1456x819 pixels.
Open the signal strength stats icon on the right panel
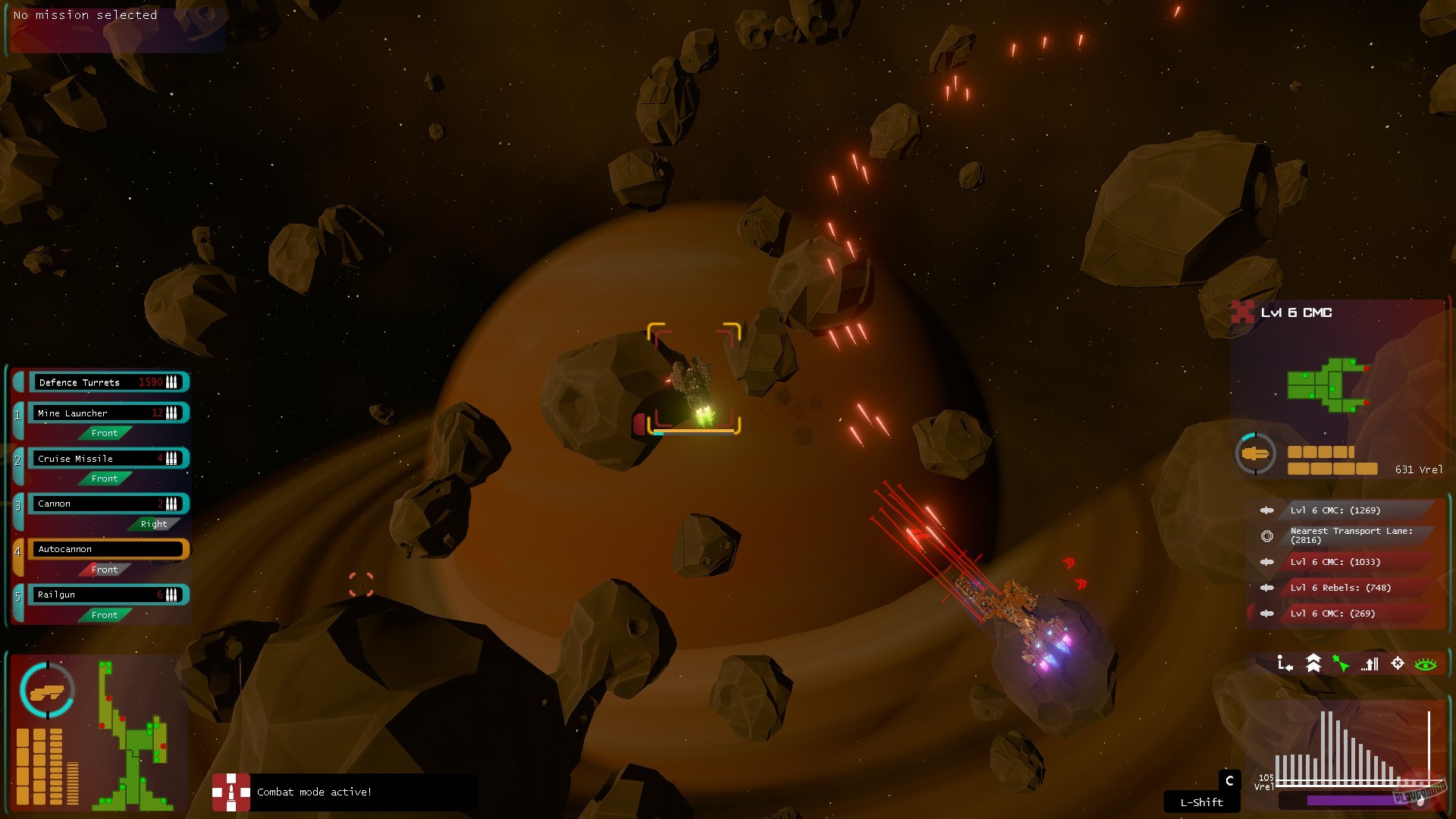click(1370, 664)
